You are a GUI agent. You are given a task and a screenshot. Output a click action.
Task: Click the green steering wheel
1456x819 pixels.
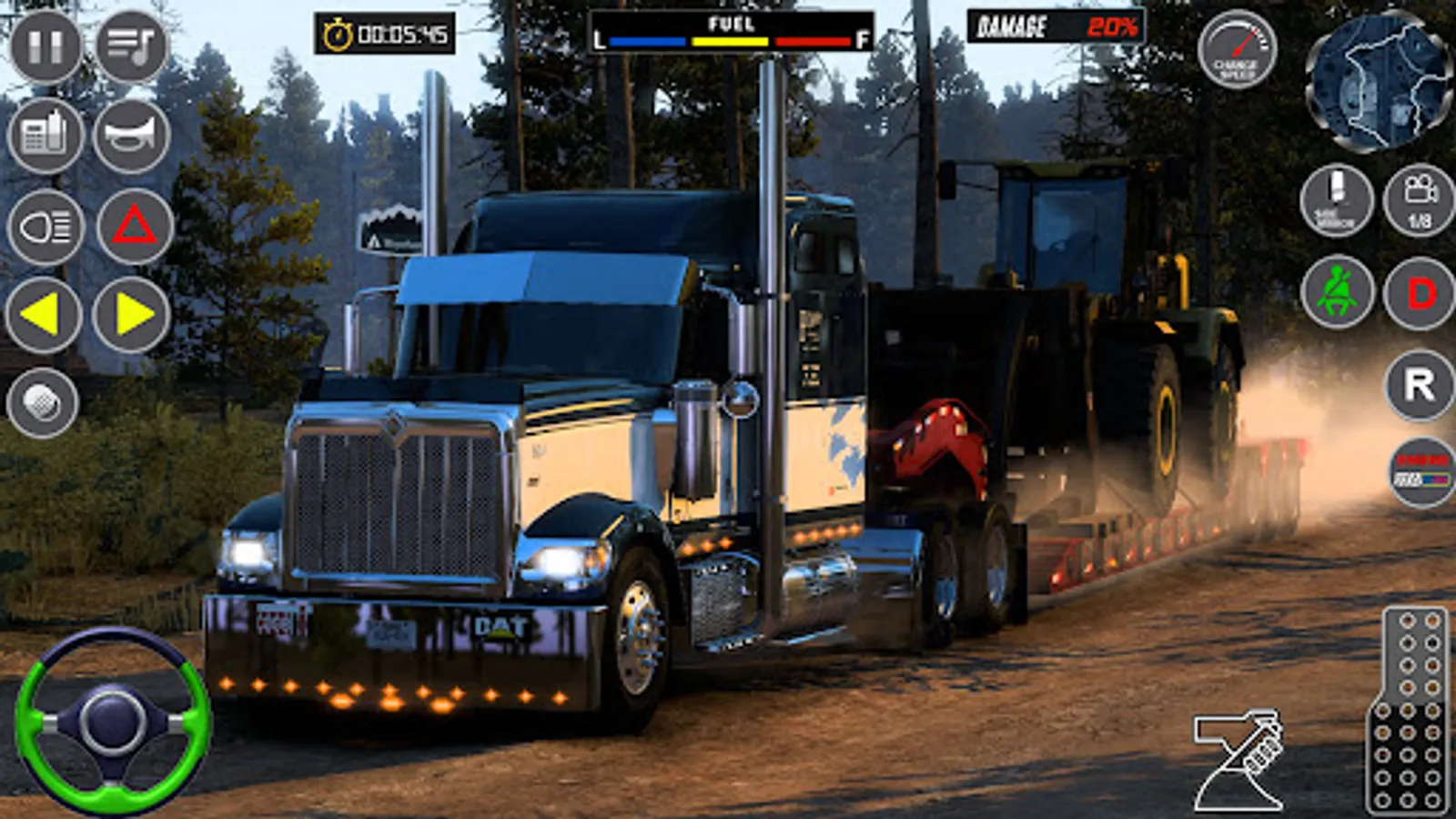click(112, 721)
